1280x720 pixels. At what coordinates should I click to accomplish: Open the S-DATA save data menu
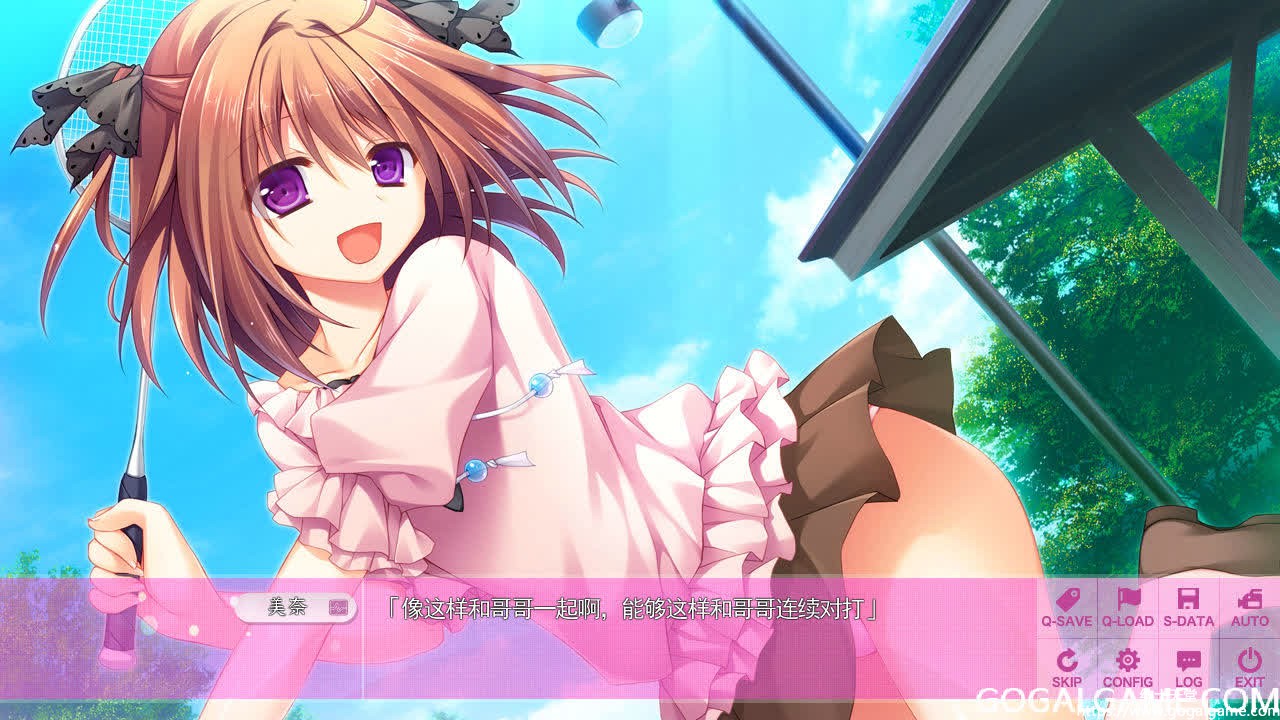1188,607
